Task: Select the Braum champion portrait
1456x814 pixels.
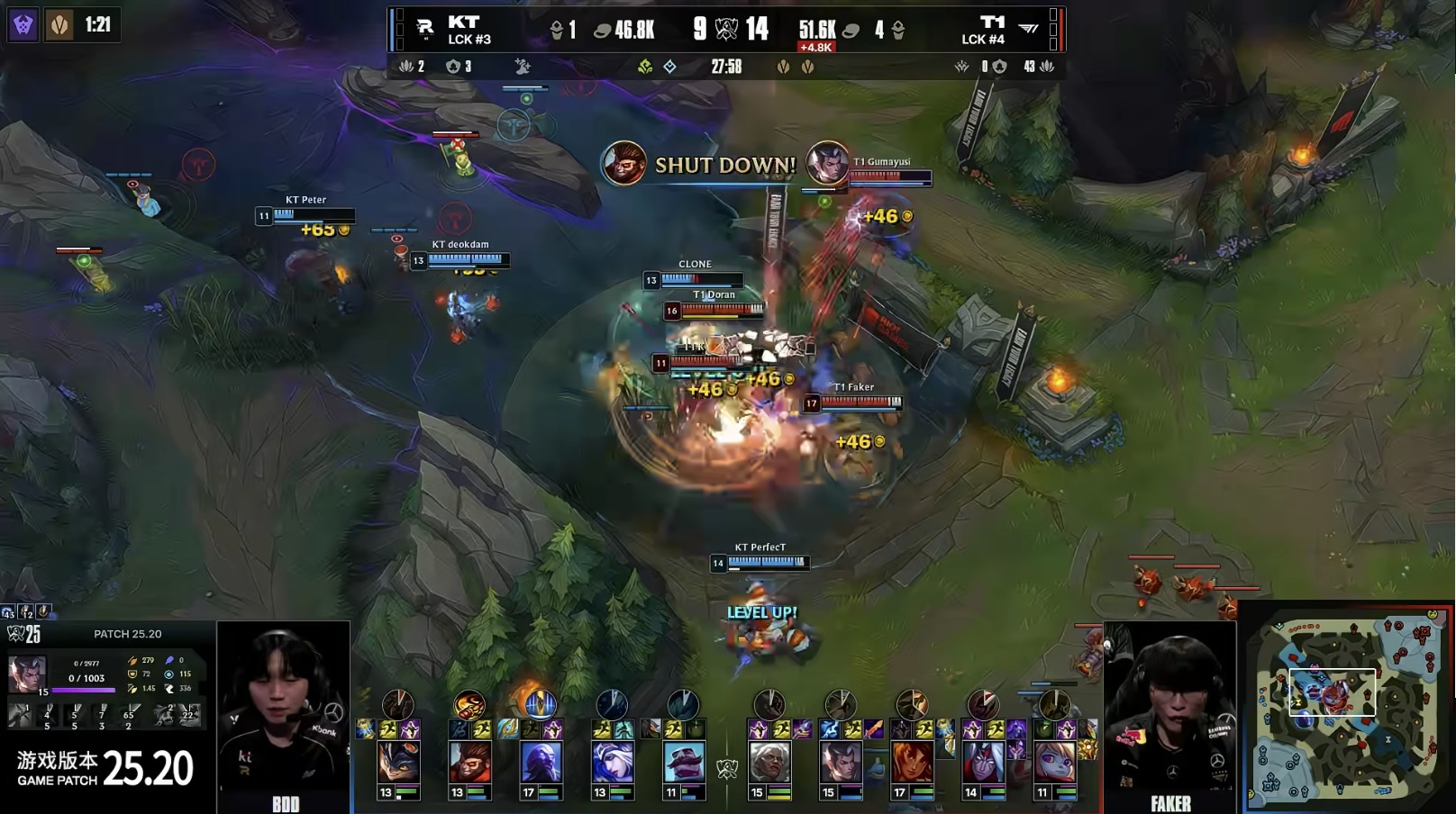Action: (683, 762)
